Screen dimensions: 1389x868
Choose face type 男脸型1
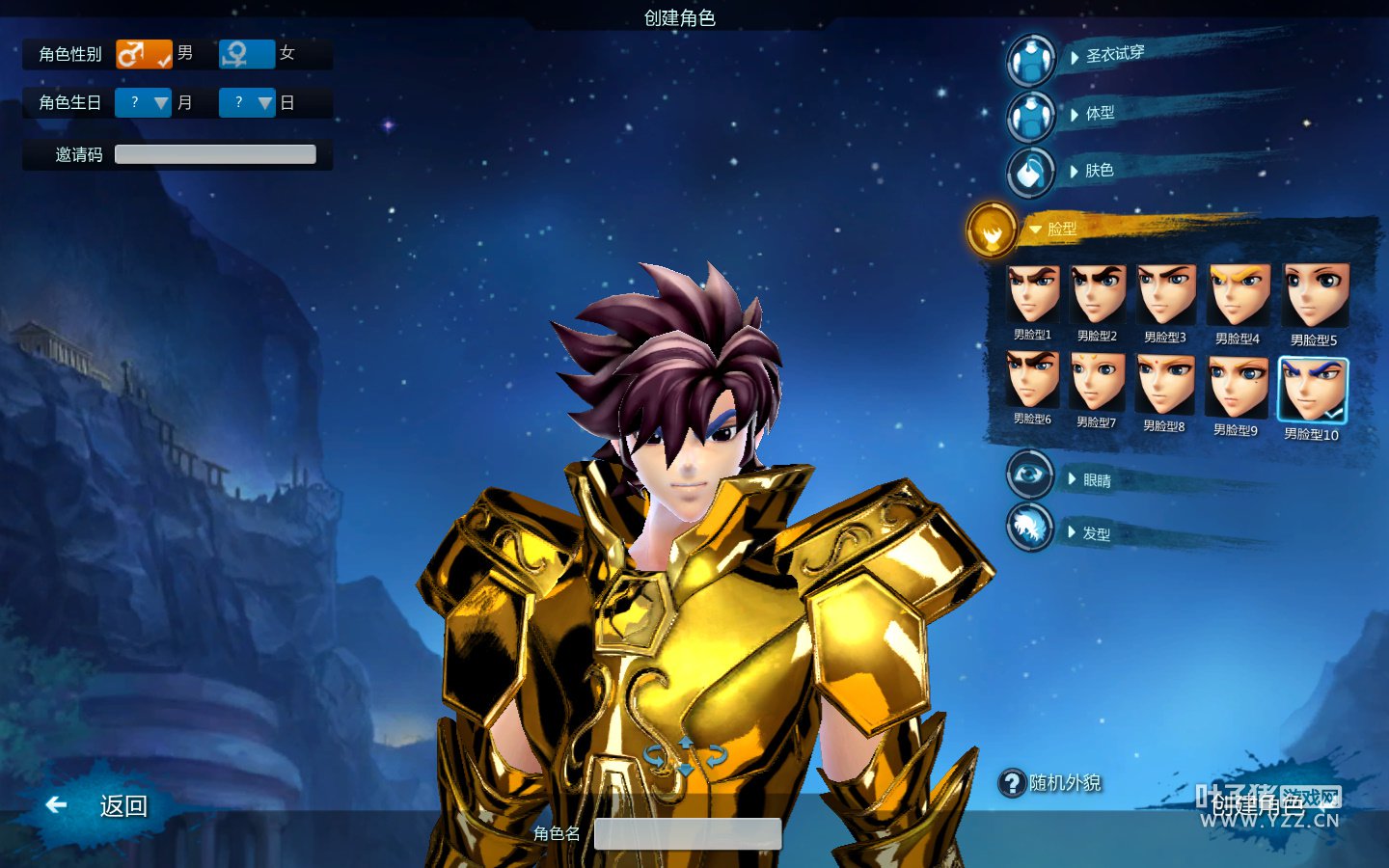point(1033,296)
